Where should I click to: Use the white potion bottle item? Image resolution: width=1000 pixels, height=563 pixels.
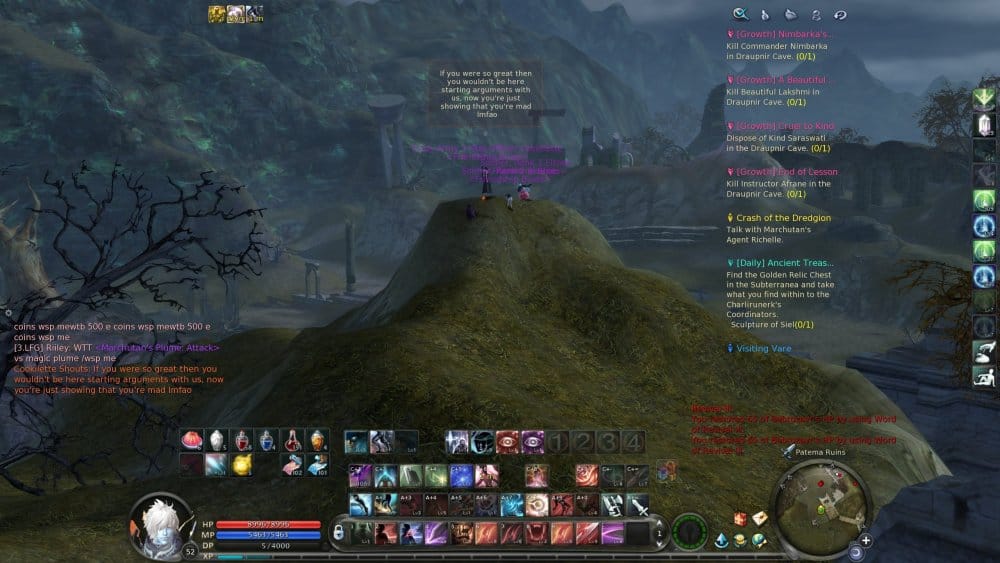point(217,439)
